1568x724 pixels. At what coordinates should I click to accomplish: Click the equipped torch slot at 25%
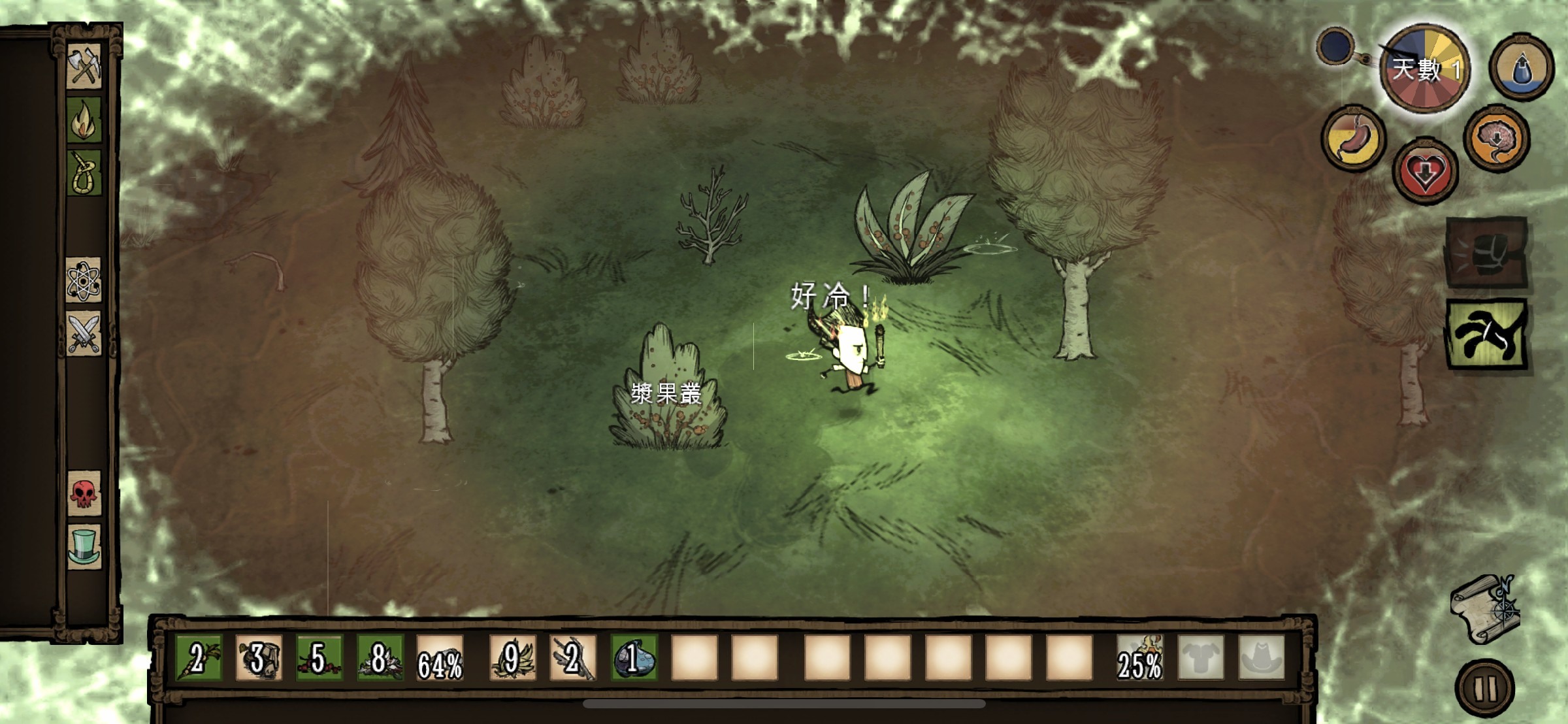click(x=1139, y=658)
